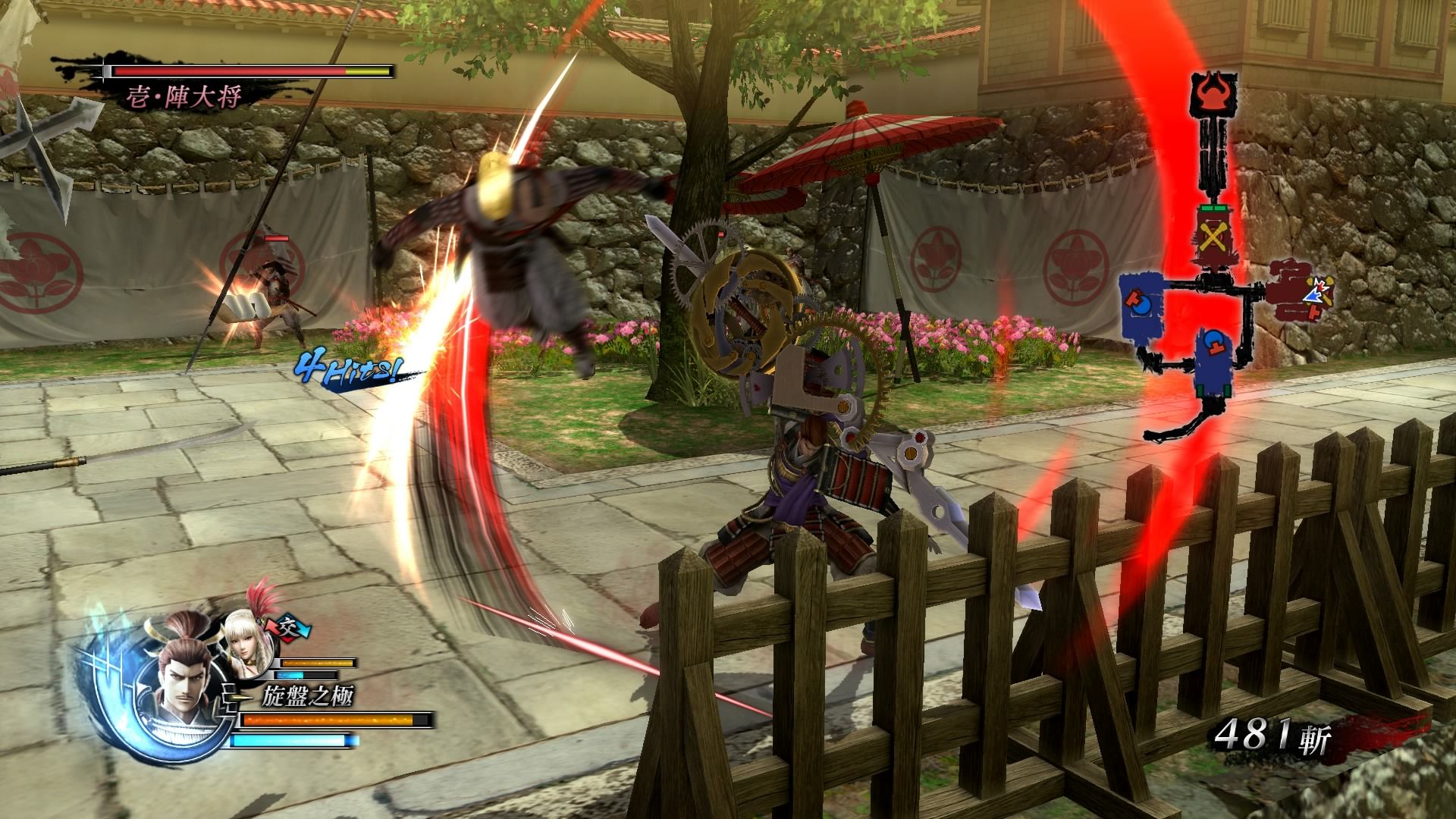Select the red helmet boss marker on the map
1456x819 pixels.
(x=1216, y=93)
